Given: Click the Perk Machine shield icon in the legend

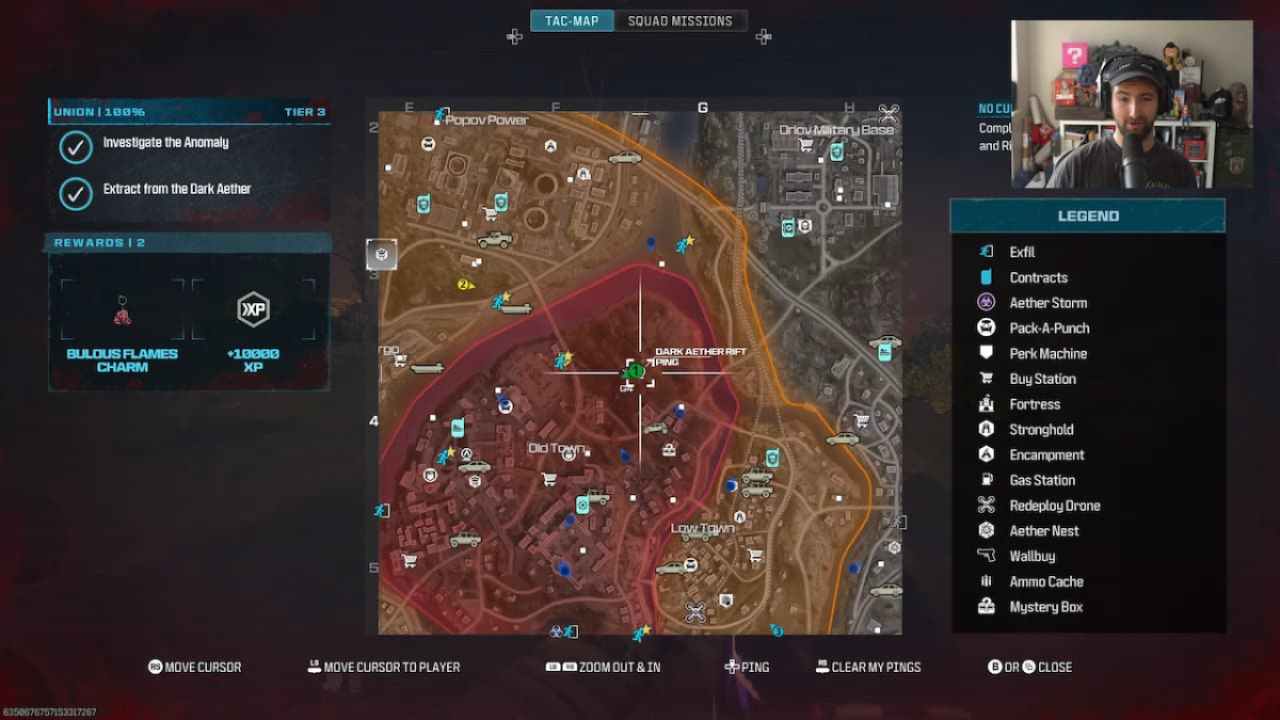Looking at the screenshot, I should pyautogui.click(x=985, y=353).
